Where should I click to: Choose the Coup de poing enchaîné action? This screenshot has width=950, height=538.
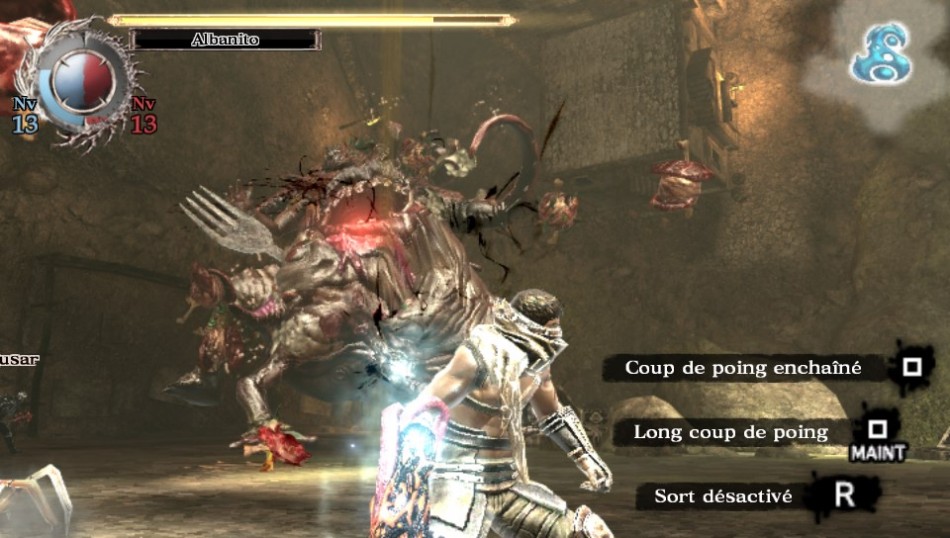[743, 368]
